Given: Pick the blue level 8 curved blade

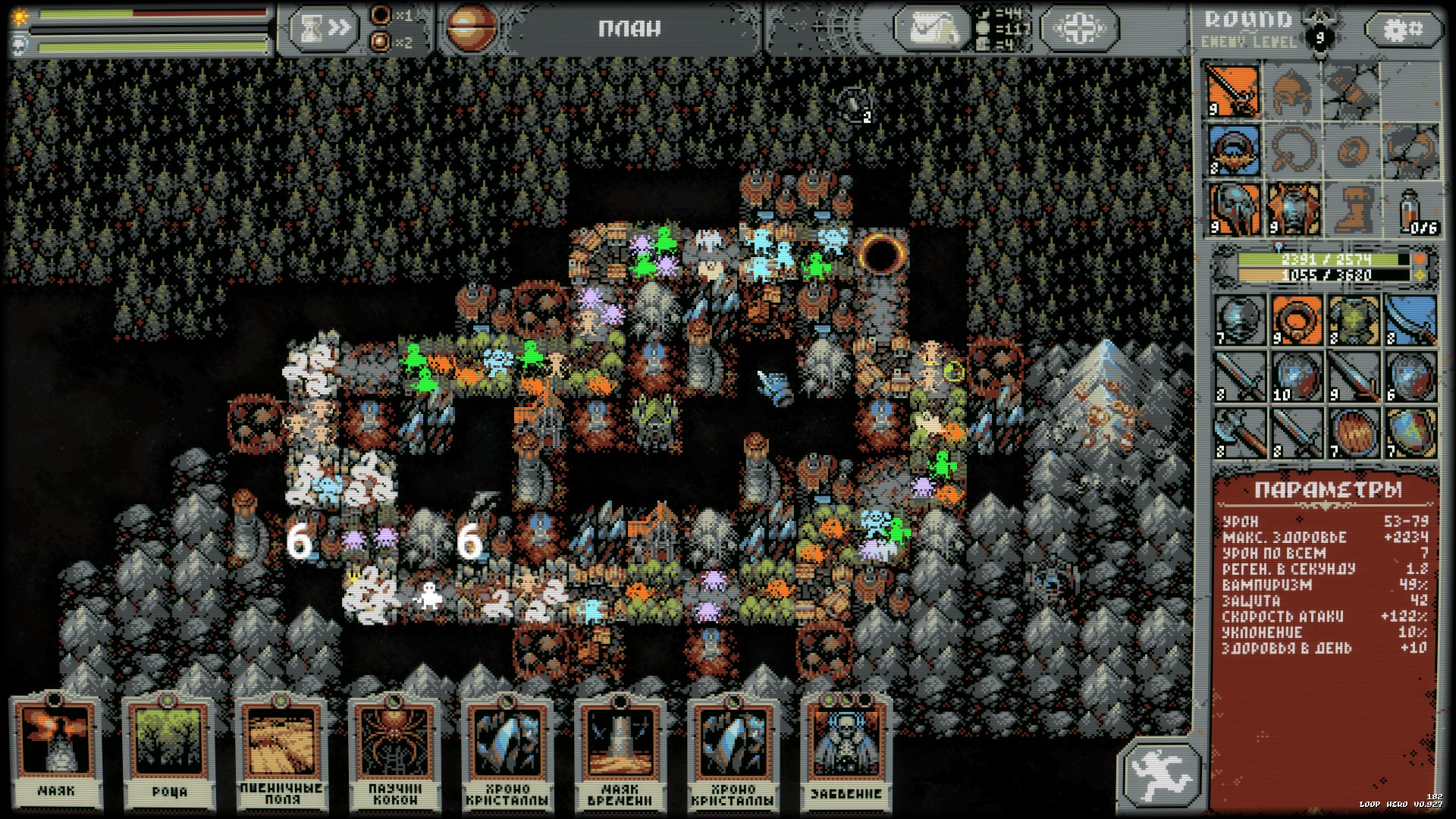Looking at the screenshot, I should (x=1410, y=320).
